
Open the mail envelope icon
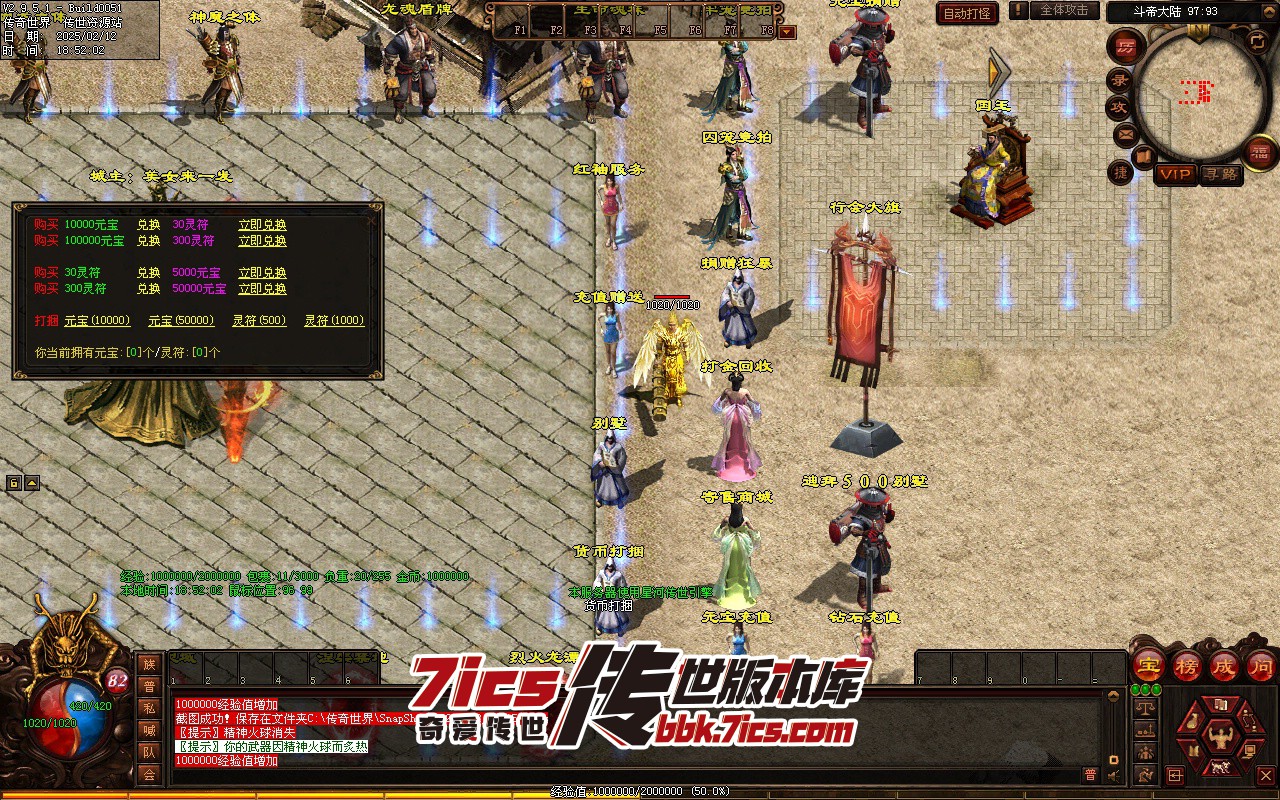1125,133
